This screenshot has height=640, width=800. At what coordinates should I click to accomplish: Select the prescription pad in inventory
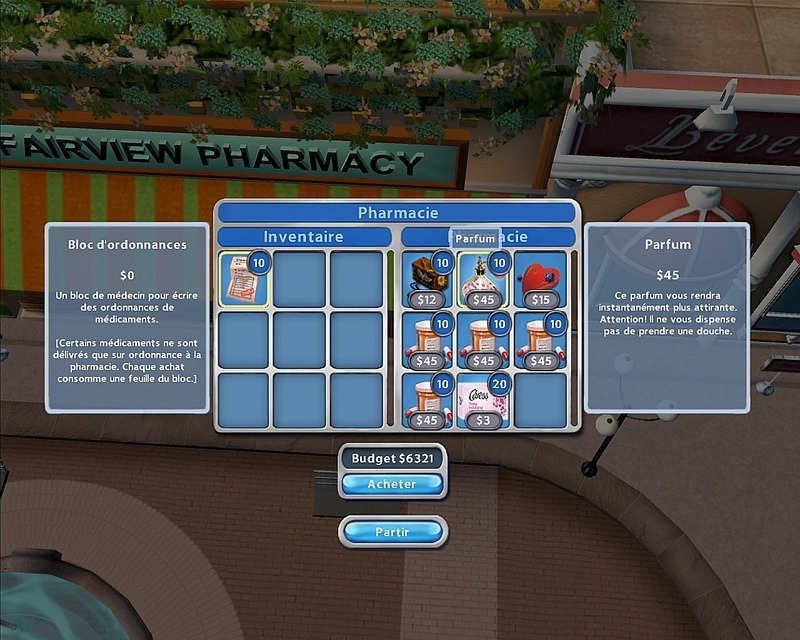click(x=243, y=279)
